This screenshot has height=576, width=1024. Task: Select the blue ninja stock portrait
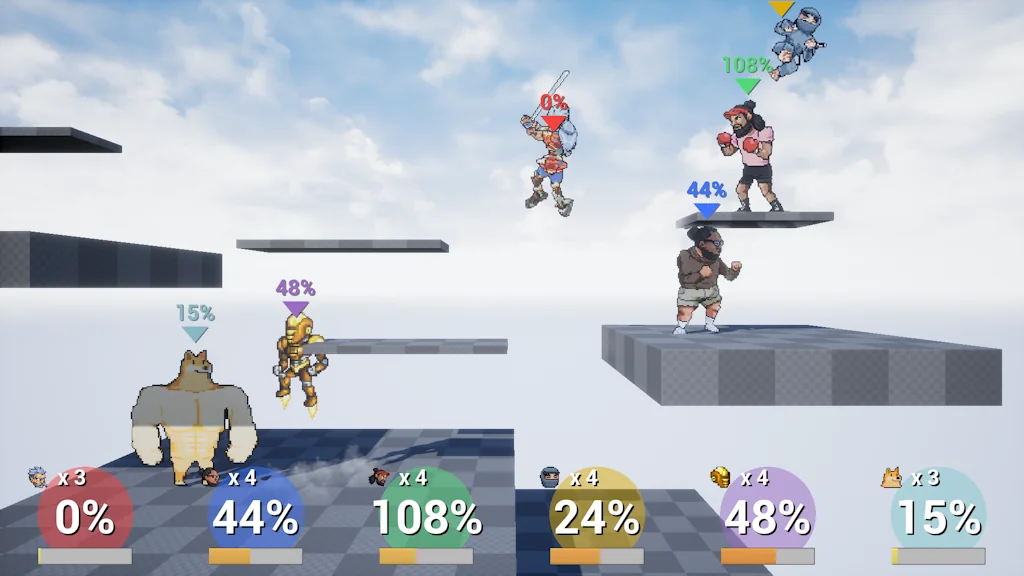[x=551, y=477]
